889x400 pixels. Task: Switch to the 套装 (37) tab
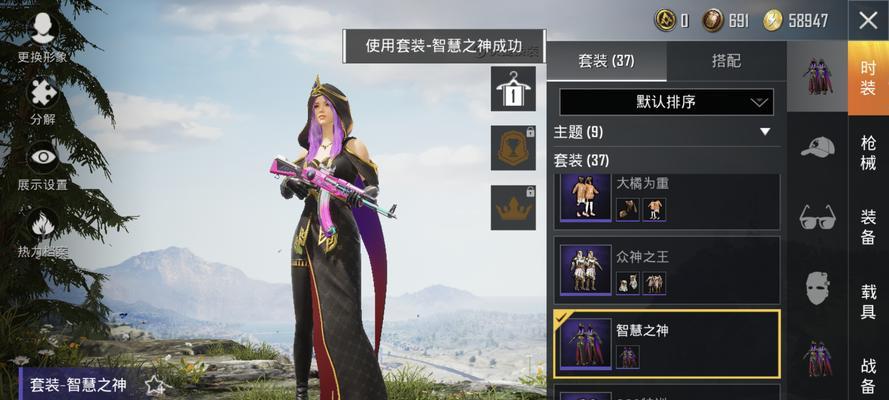tap(606, 61)
